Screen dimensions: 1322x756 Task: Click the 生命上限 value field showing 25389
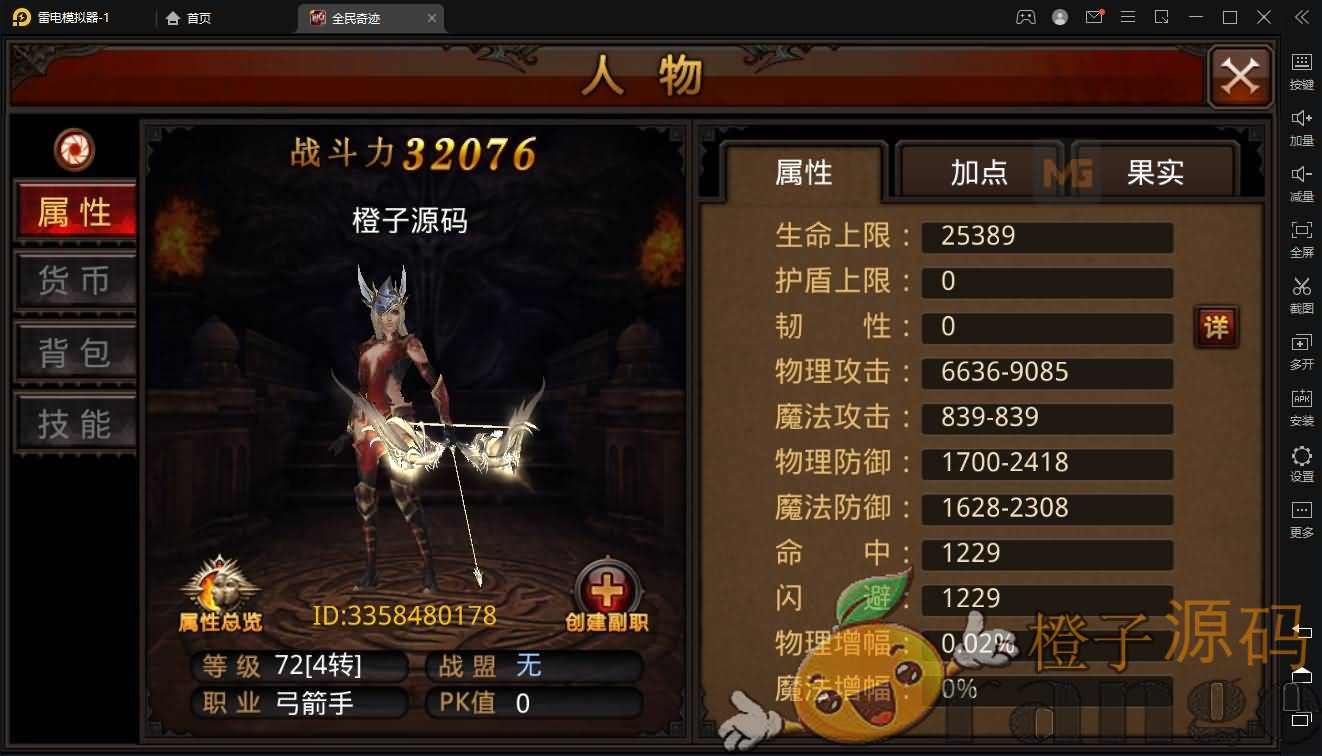click(1047, 236)
